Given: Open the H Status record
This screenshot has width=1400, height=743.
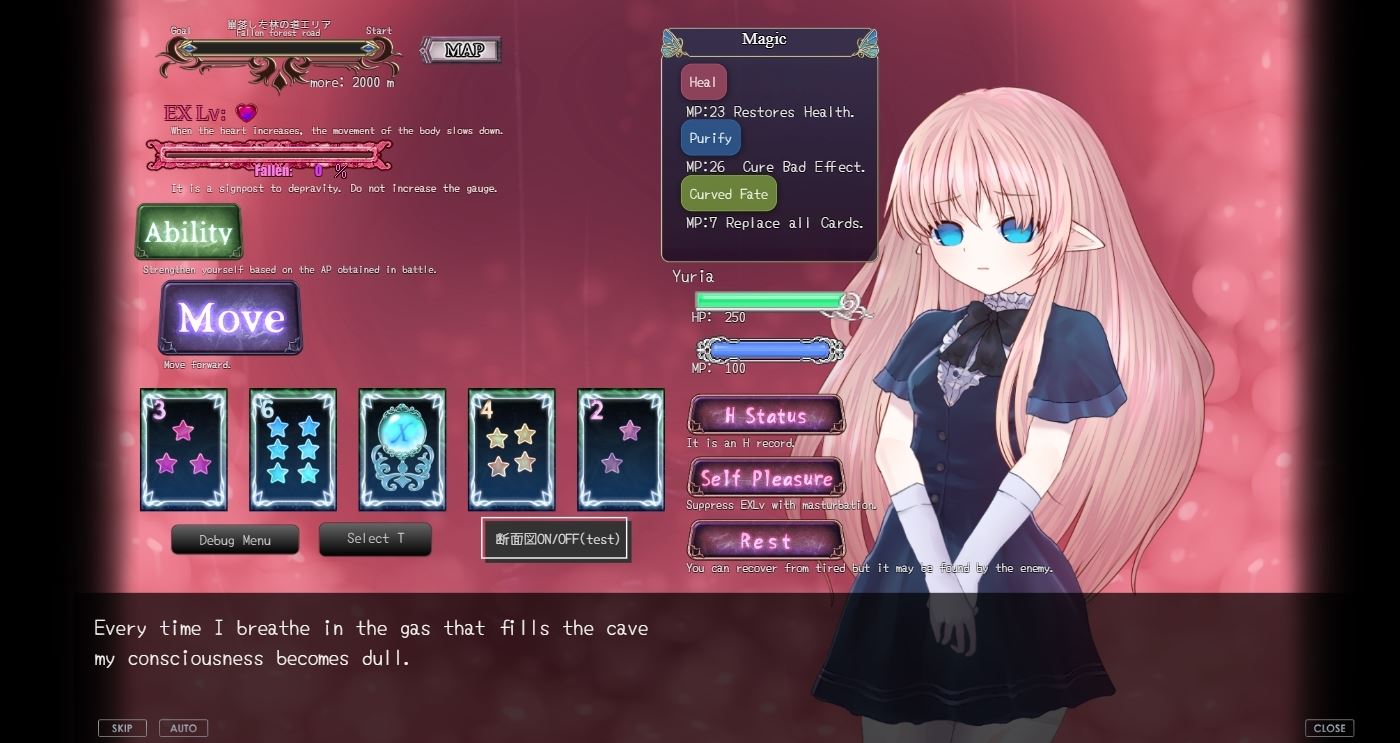Looking at the screenshot, I should coord(766,414).
